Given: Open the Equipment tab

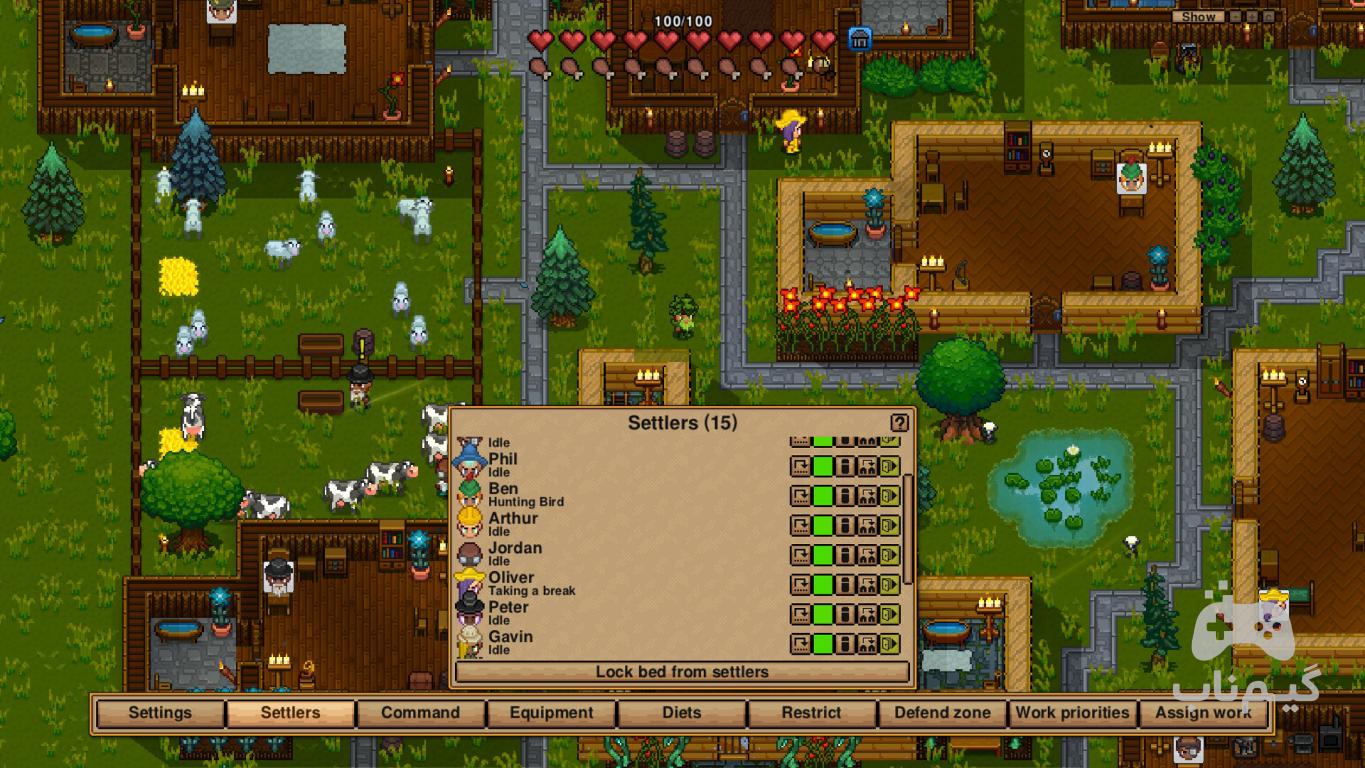Looking at the screenshot, I should (551, 713).
